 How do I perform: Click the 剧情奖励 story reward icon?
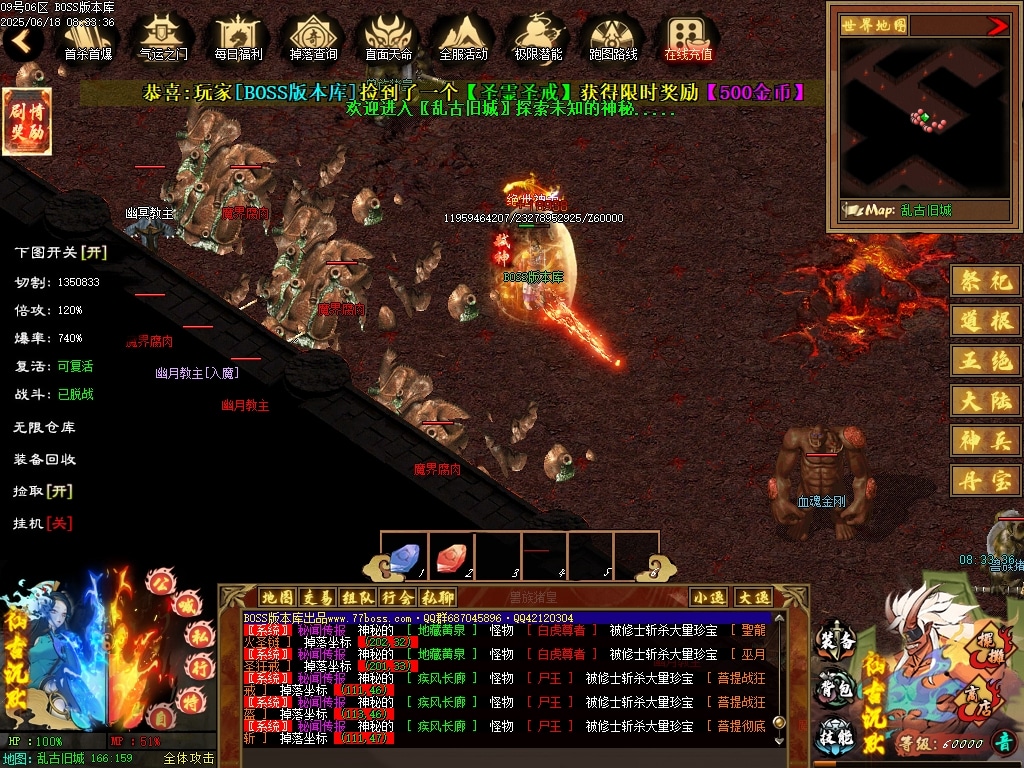[x=27, y=121]
